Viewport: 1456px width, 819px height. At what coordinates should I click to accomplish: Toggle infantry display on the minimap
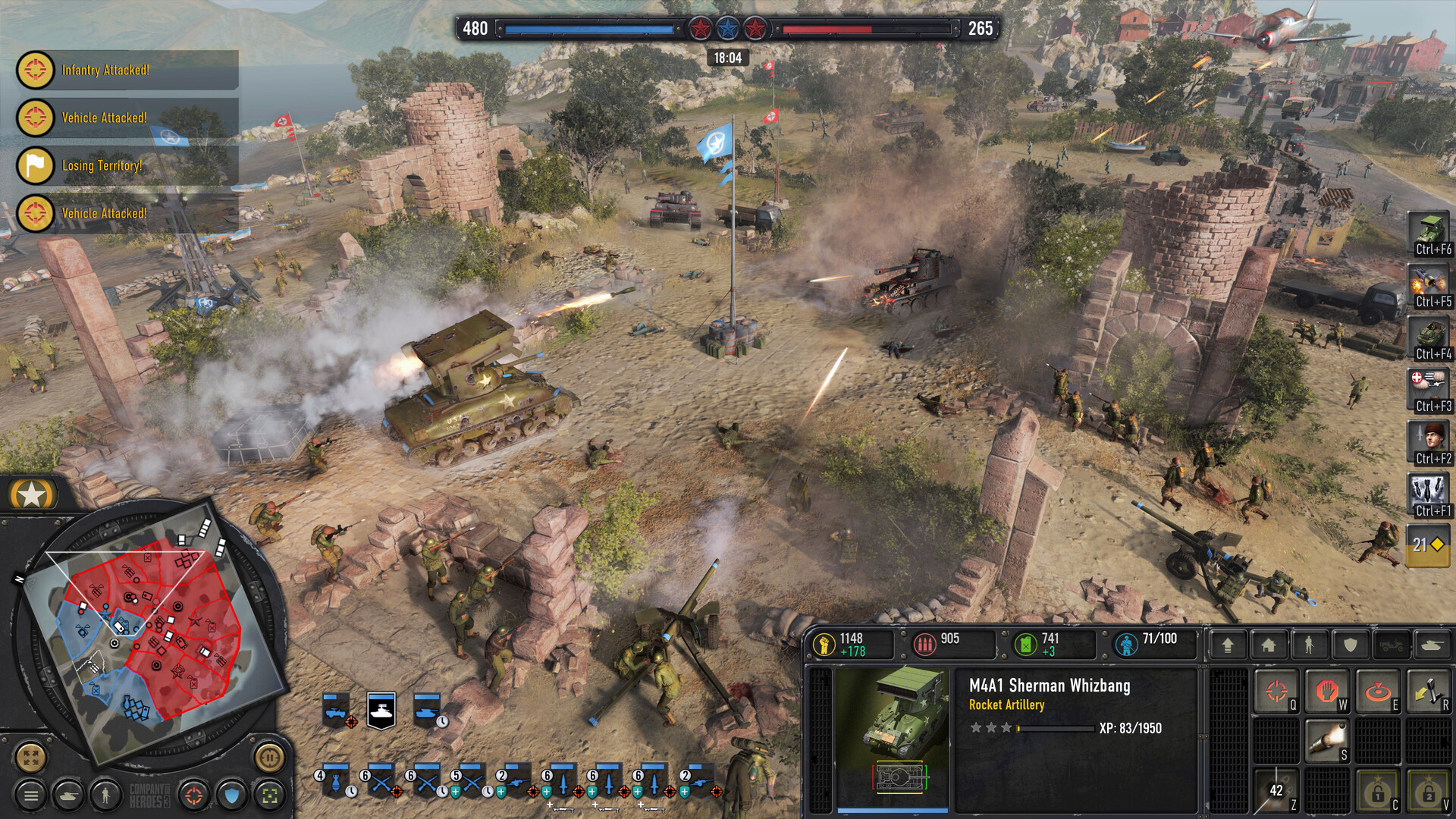[x=105, y=795]
